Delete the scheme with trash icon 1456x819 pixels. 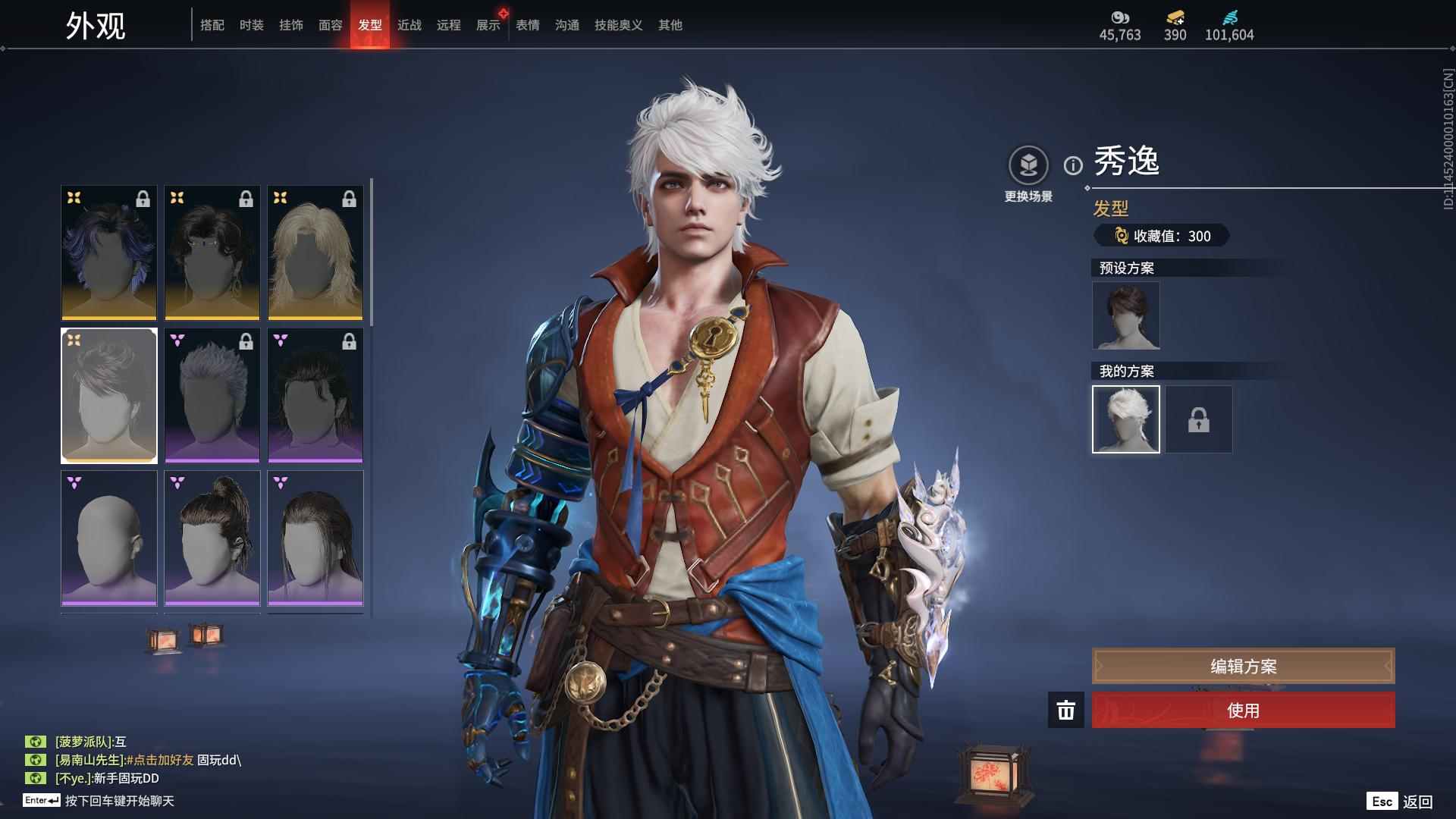point(1065,711)
